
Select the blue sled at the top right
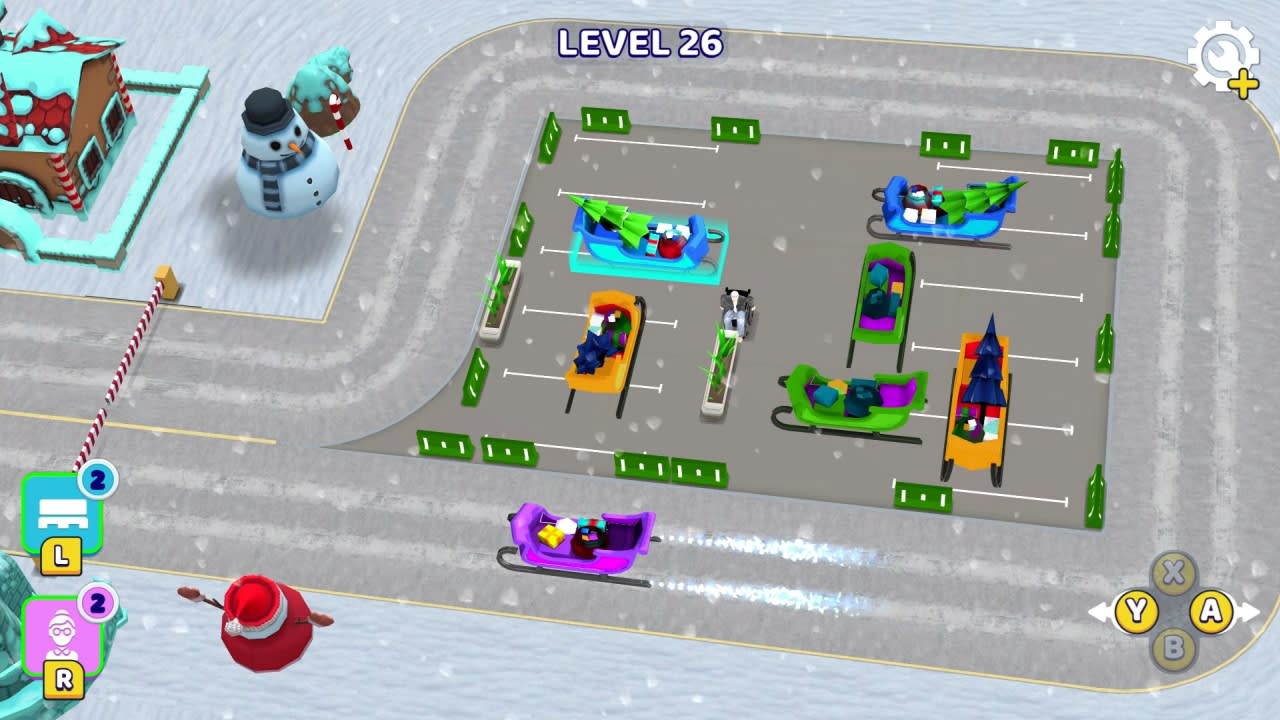tap(940, 205)
